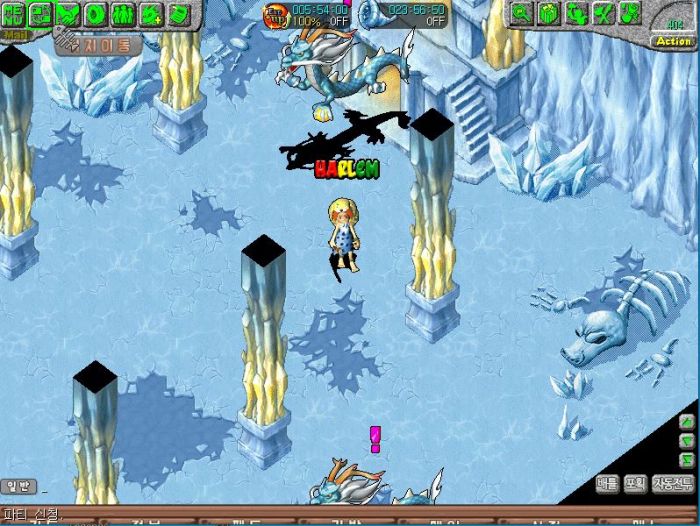700x526 pixels.
Task: Select the 일반 chat channel button
Action: pos(20,486)
